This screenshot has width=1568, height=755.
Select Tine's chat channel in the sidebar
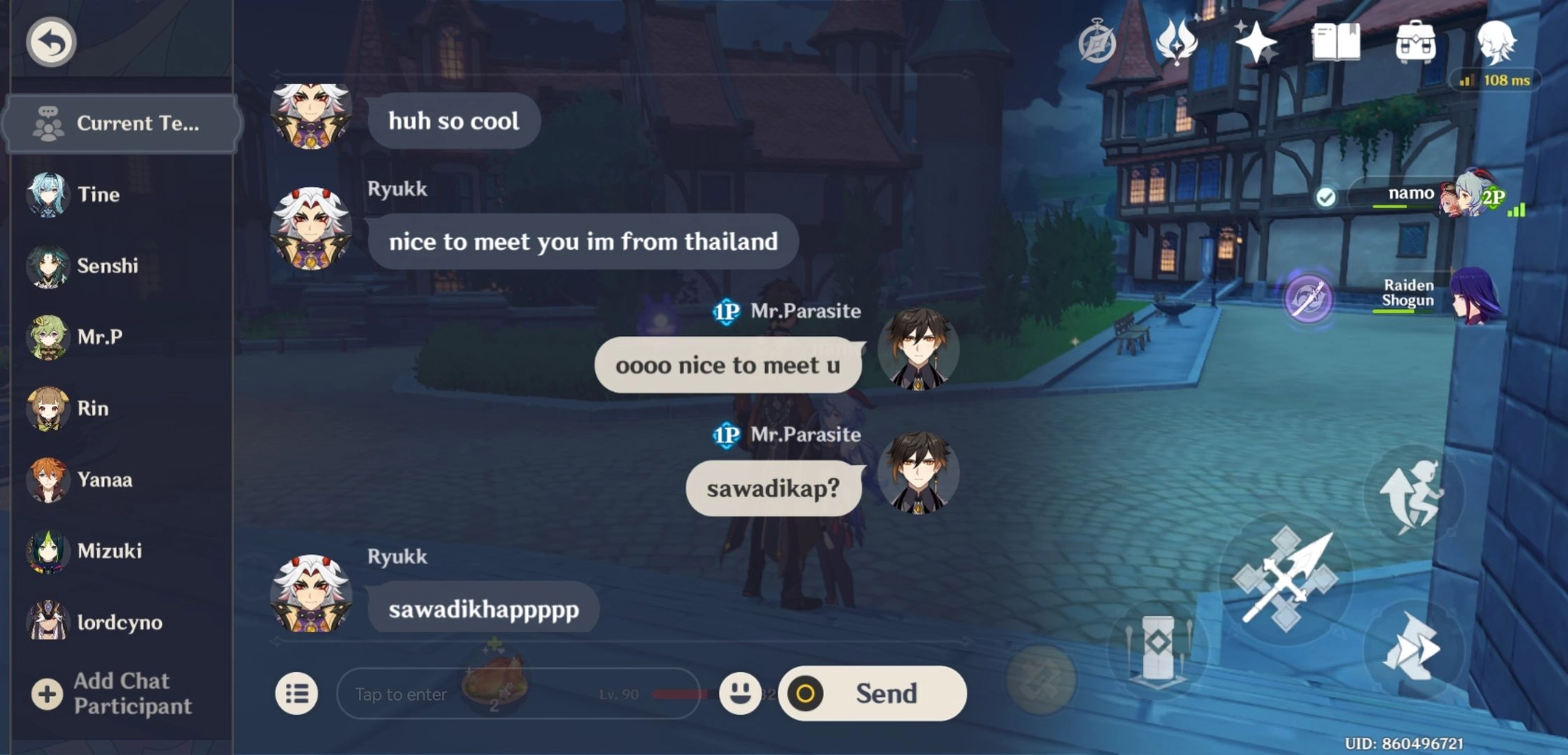point(98,194)
